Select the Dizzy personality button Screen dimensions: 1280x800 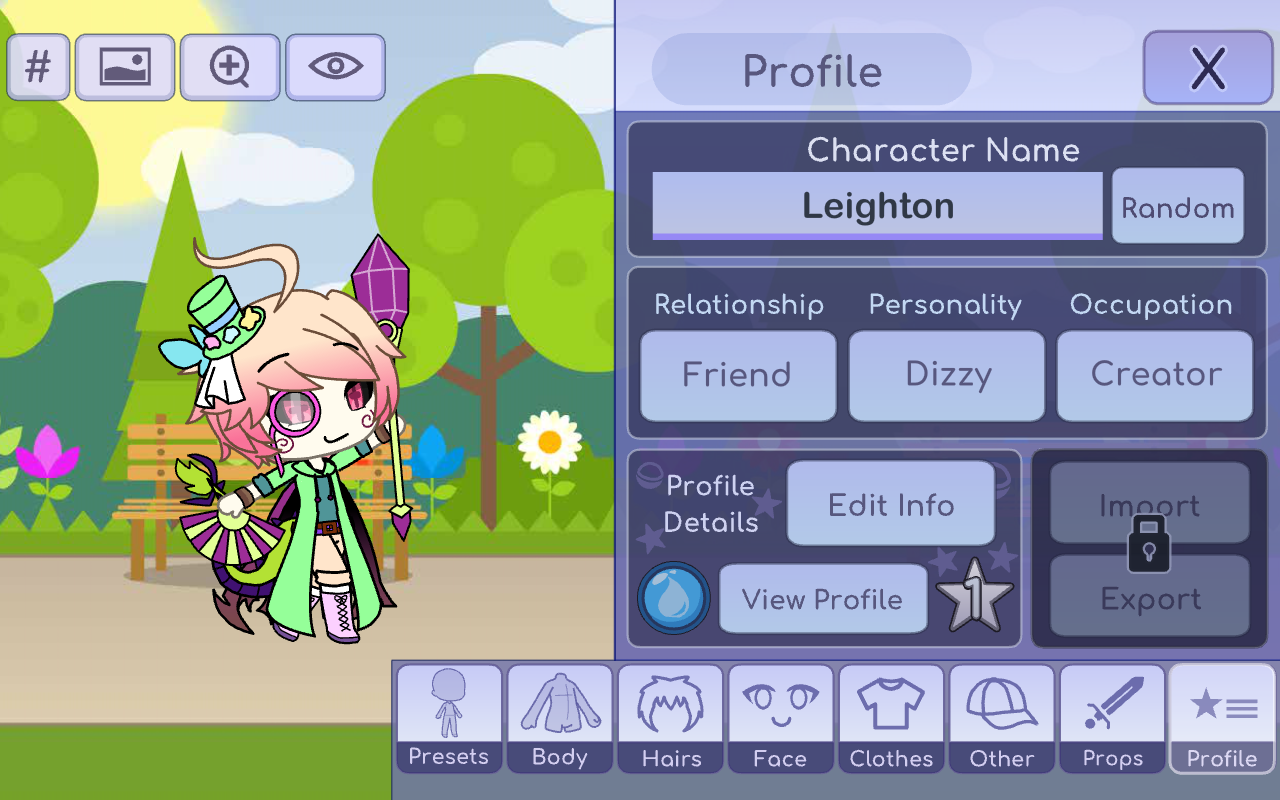pos(947,375)
